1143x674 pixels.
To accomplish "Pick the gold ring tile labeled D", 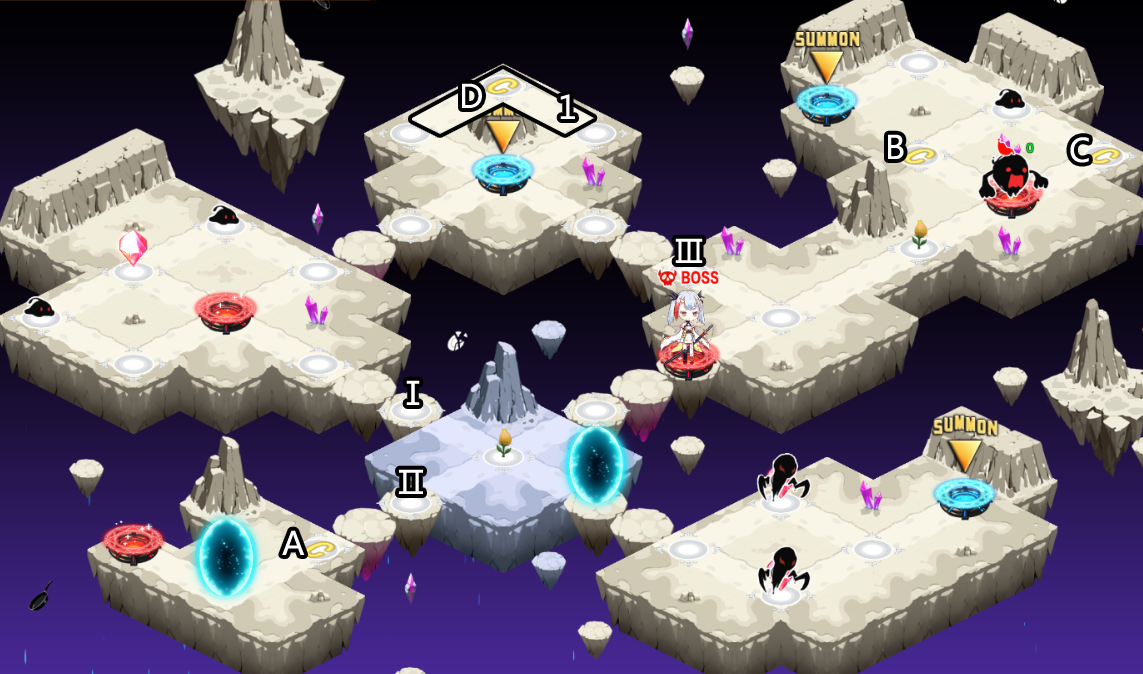I will (500, 86).
